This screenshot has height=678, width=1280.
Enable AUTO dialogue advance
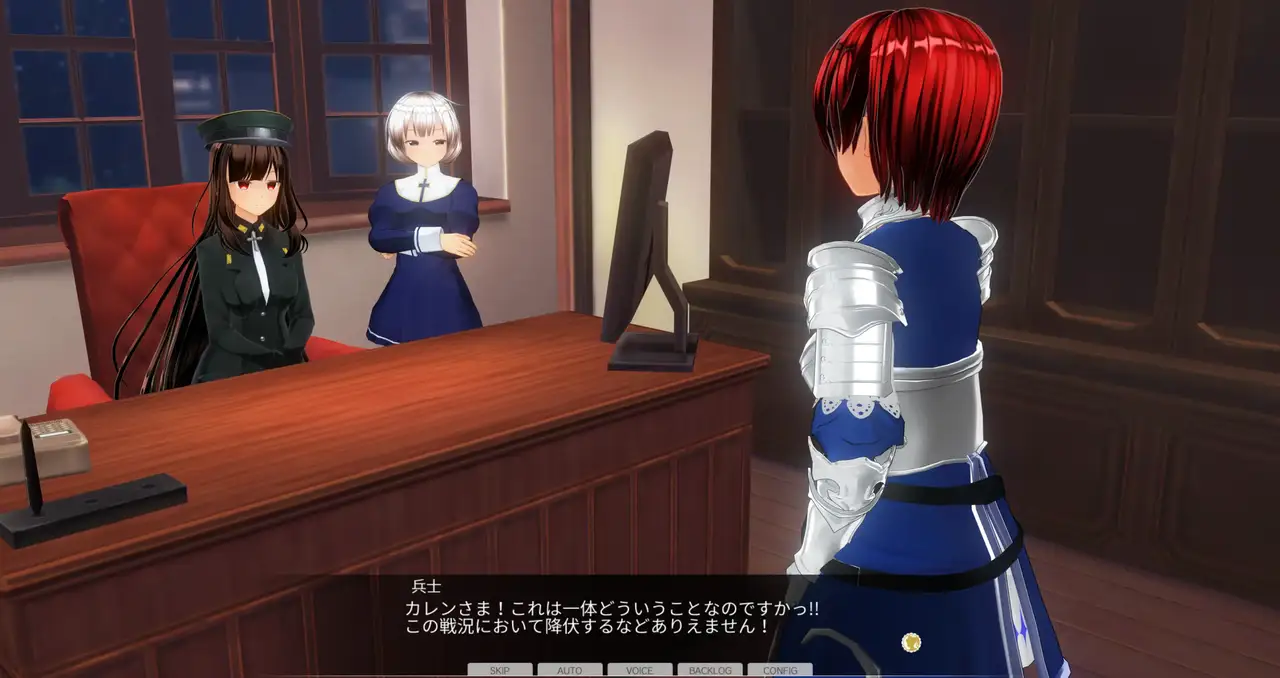tap(569, 670)
